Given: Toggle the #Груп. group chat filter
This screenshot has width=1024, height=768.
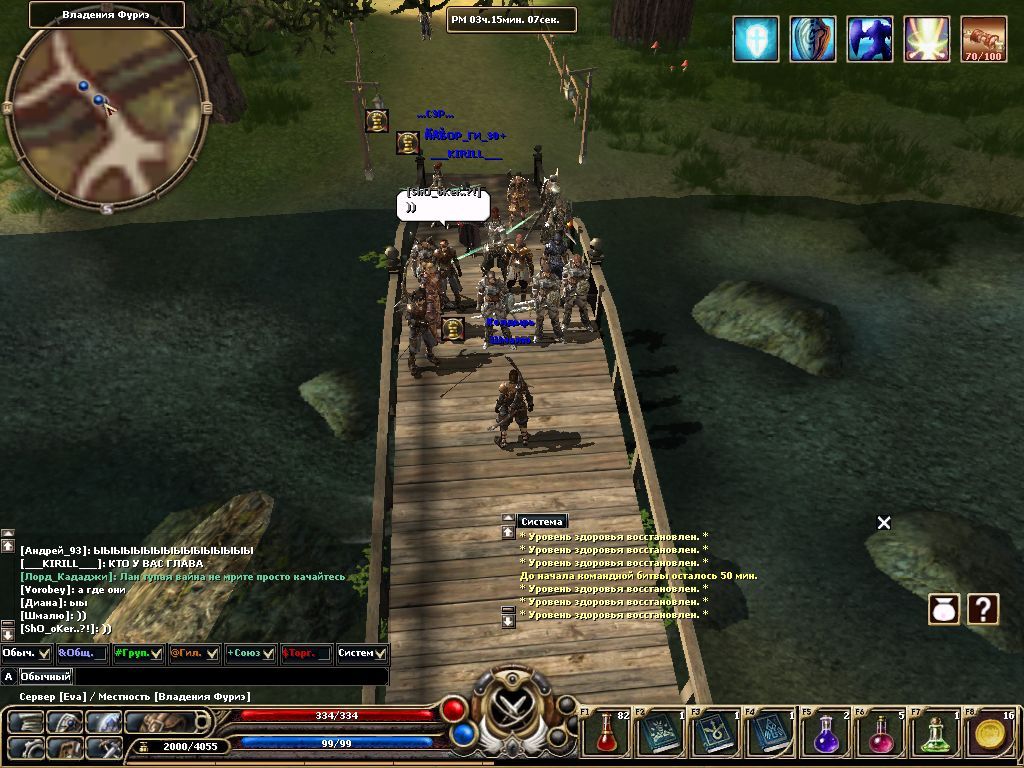Looking at the screenshot, I should 139,653.
